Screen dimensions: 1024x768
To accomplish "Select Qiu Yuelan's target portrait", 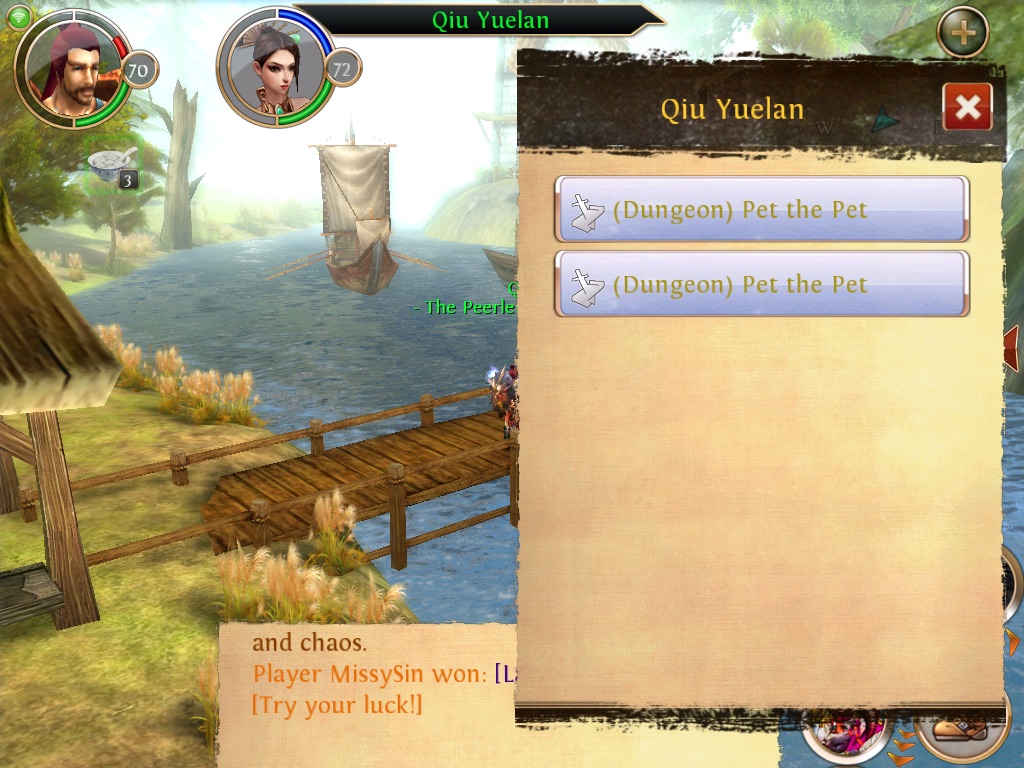I will (x=276, y=68).
